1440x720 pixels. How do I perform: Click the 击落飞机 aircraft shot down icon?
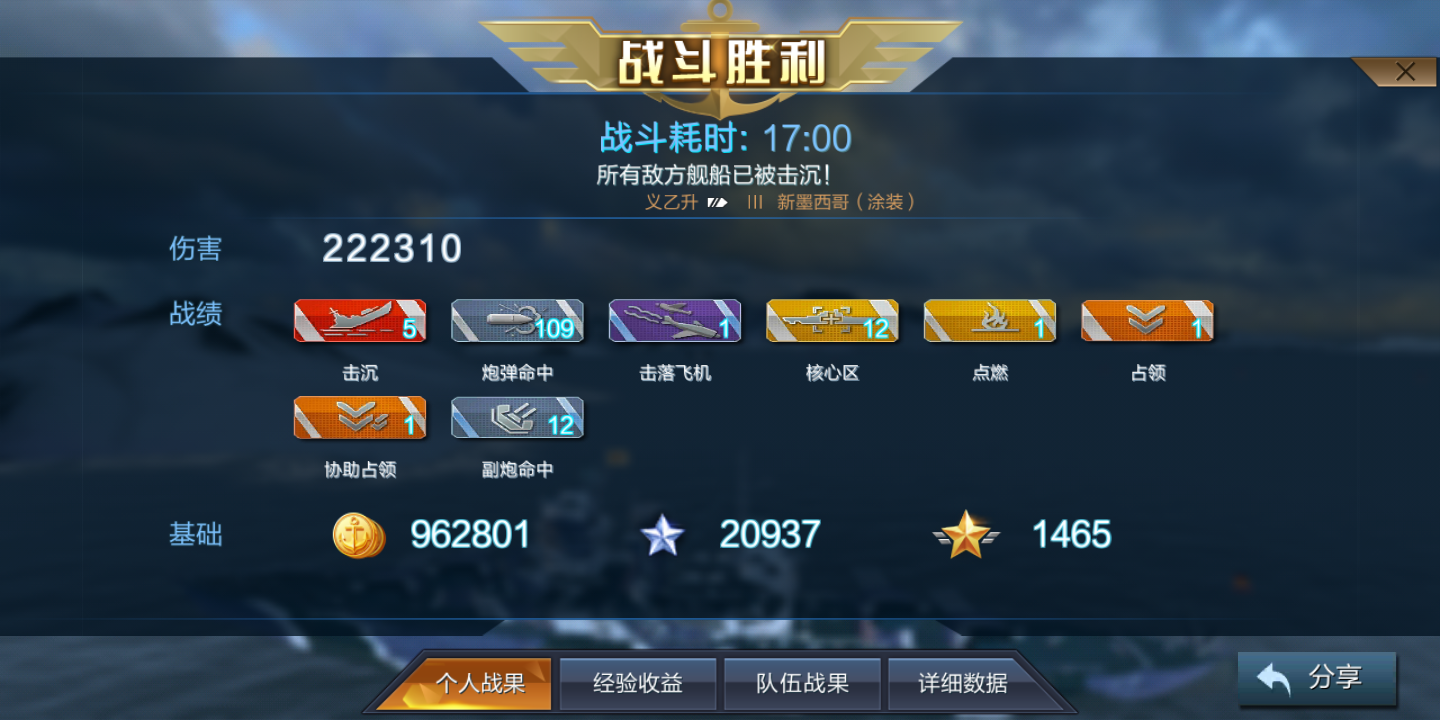click(x=674, y=320)
